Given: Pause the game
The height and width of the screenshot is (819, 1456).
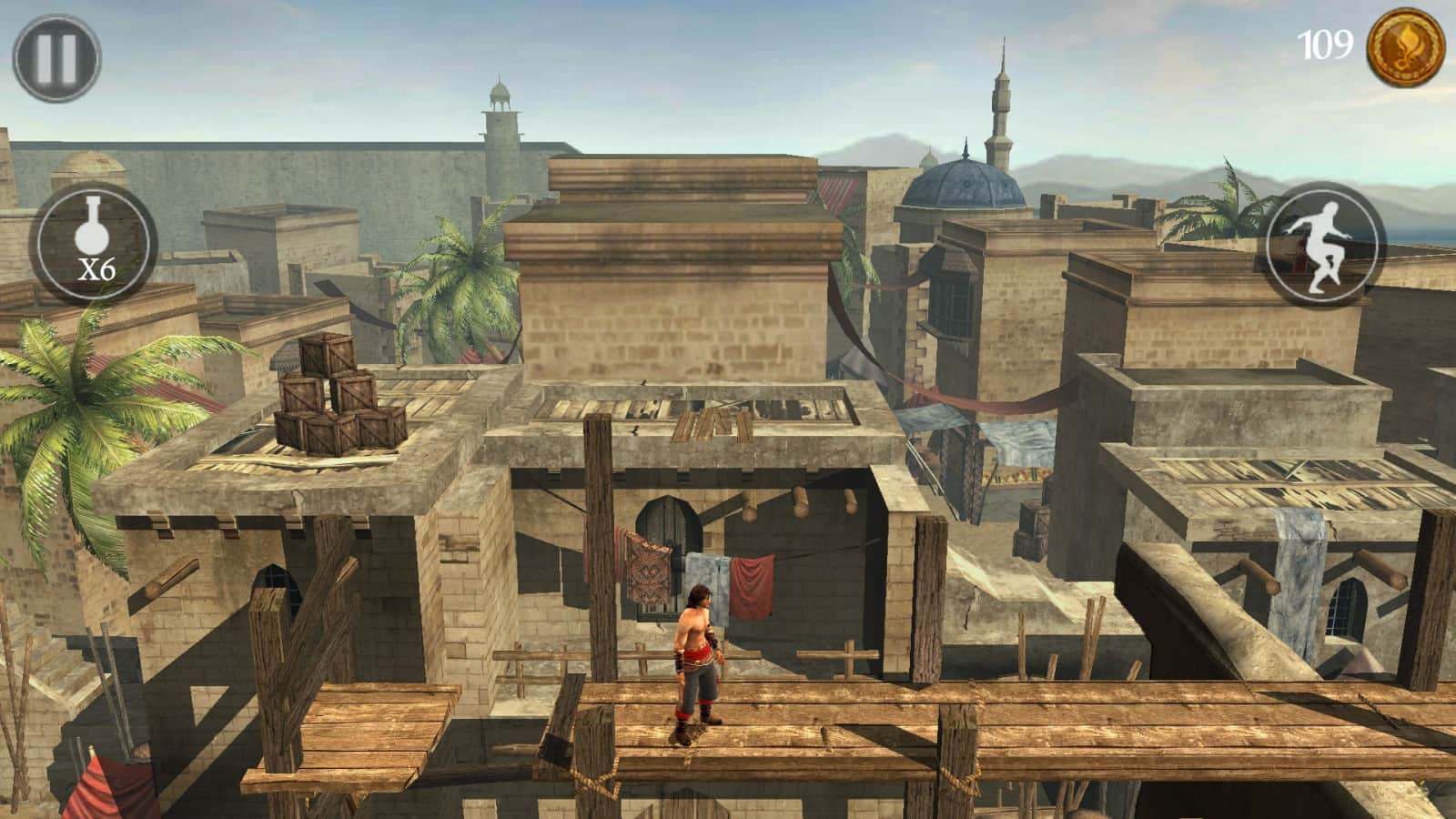Looking at the screenshot, I should pos(56,57).
